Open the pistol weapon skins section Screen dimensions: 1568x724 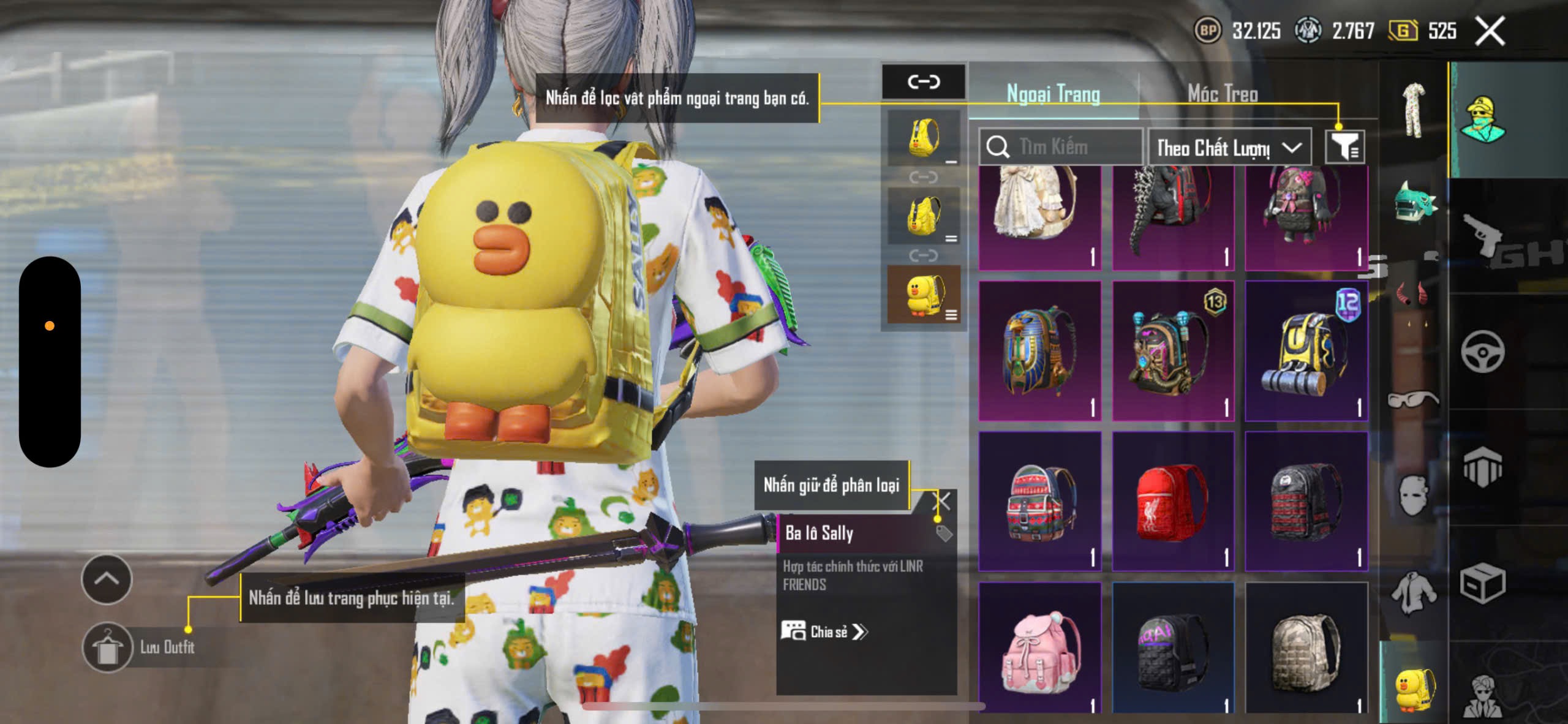(1482, 237)
